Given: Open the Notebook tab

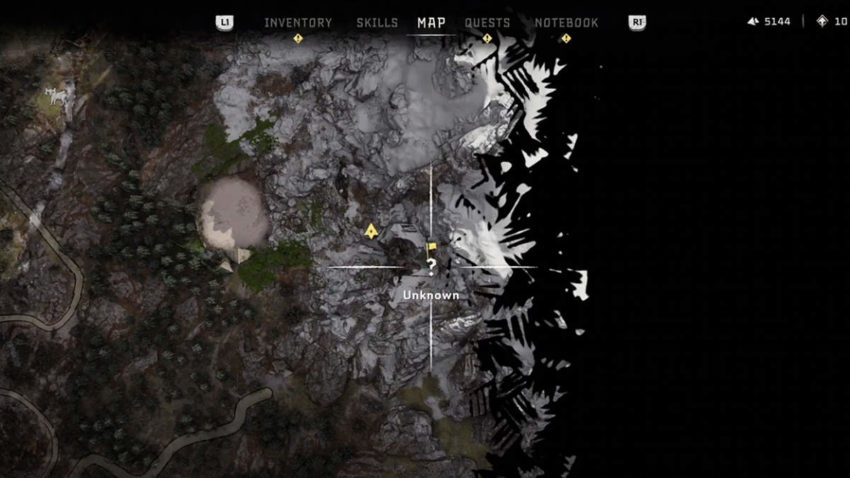Looking at the screenshot, I should [566, 23].
